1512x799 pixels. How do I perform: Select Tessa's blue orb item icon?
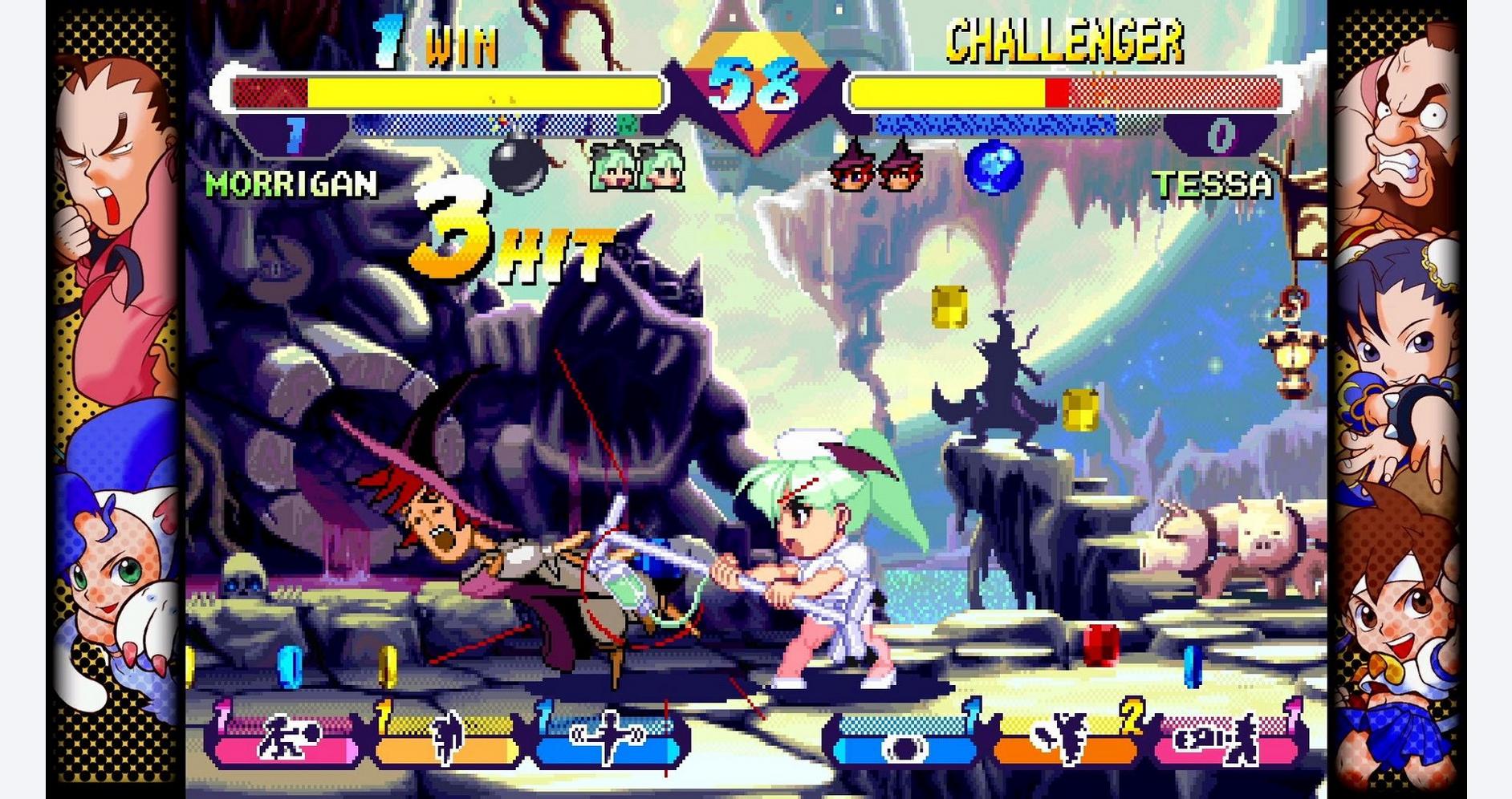(993, 168)
